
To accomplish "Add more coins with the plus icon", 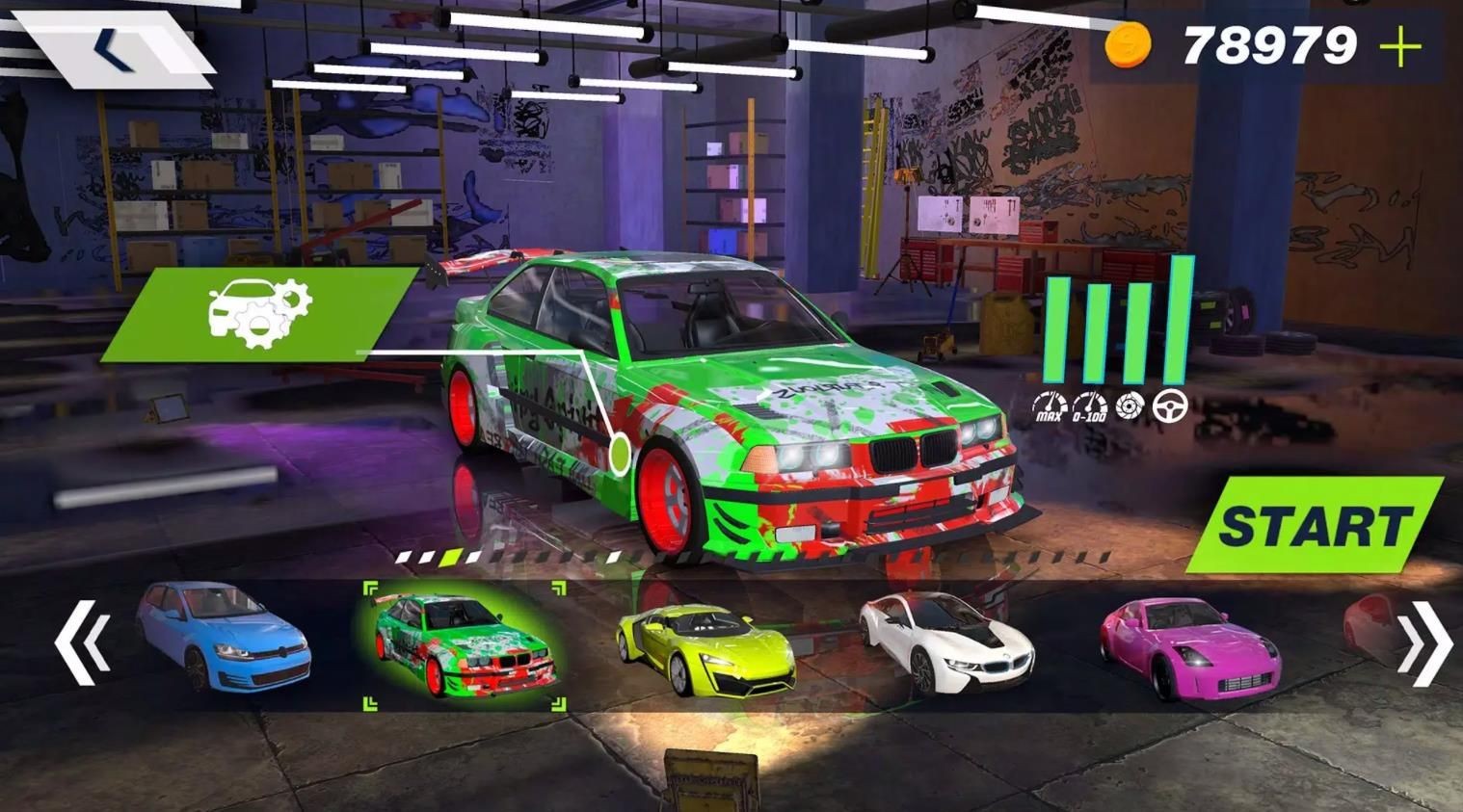I will pyautogui.click(x=1400, y=45).
